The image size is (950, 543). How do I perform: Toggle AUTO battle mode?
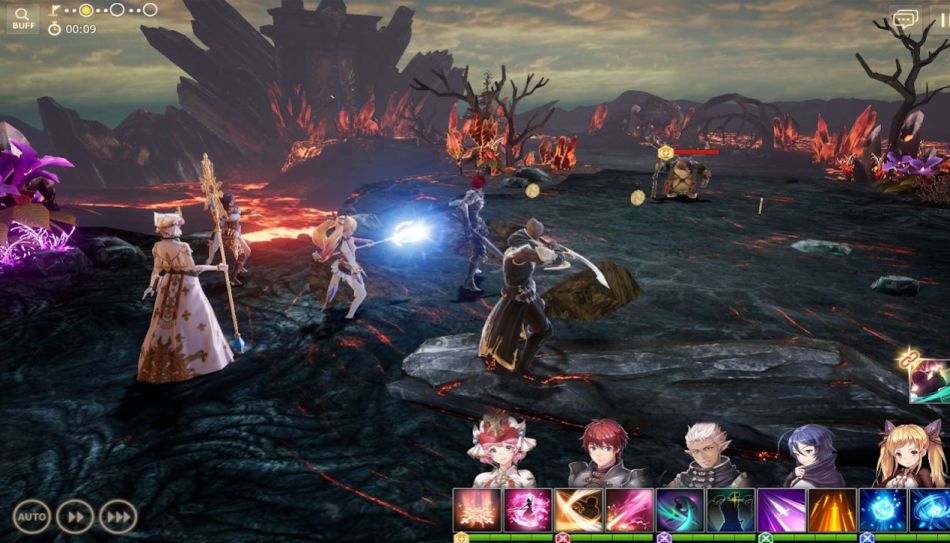point(31,516)
